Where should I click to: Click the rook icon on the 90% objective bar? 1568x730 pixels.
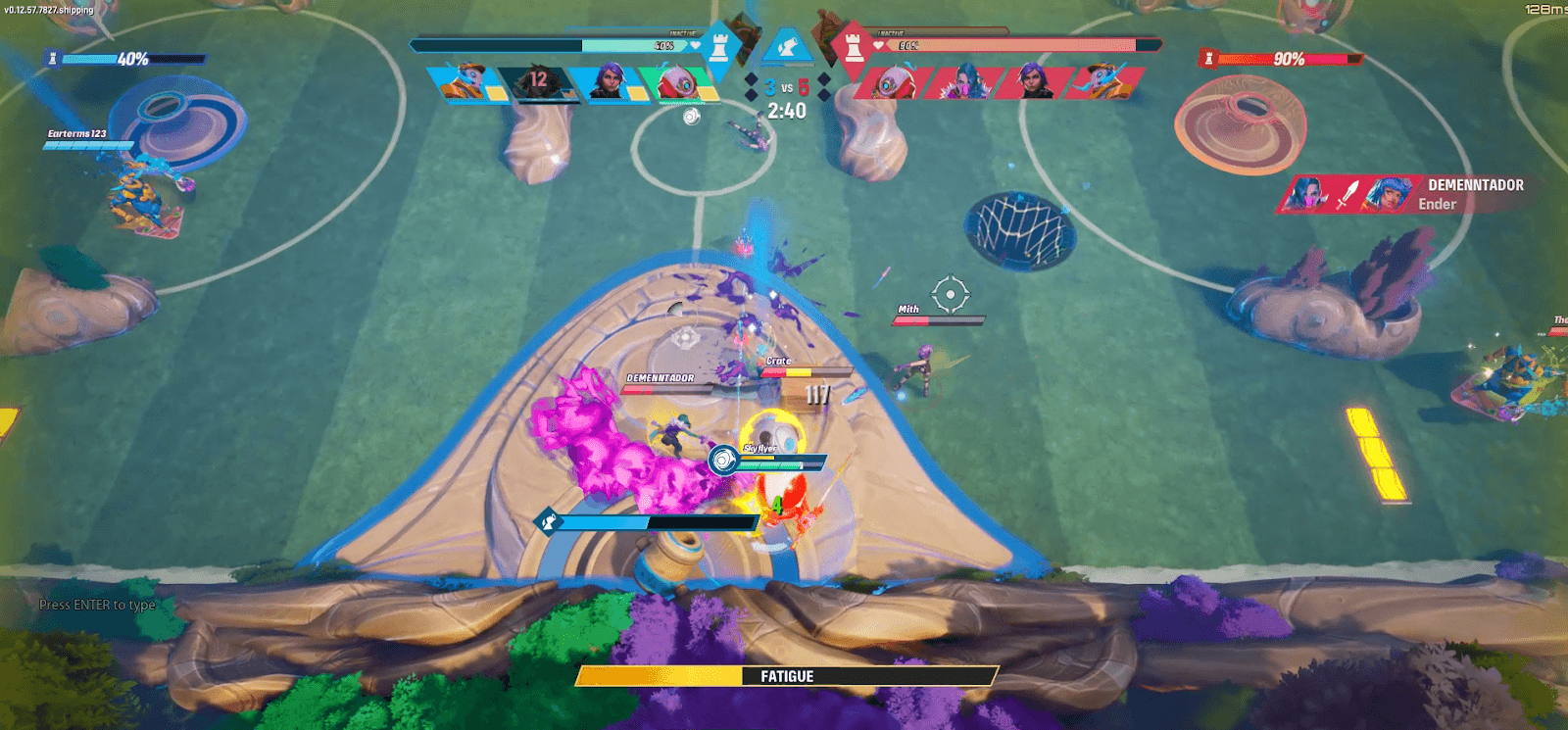click(x=1208, y=58)
